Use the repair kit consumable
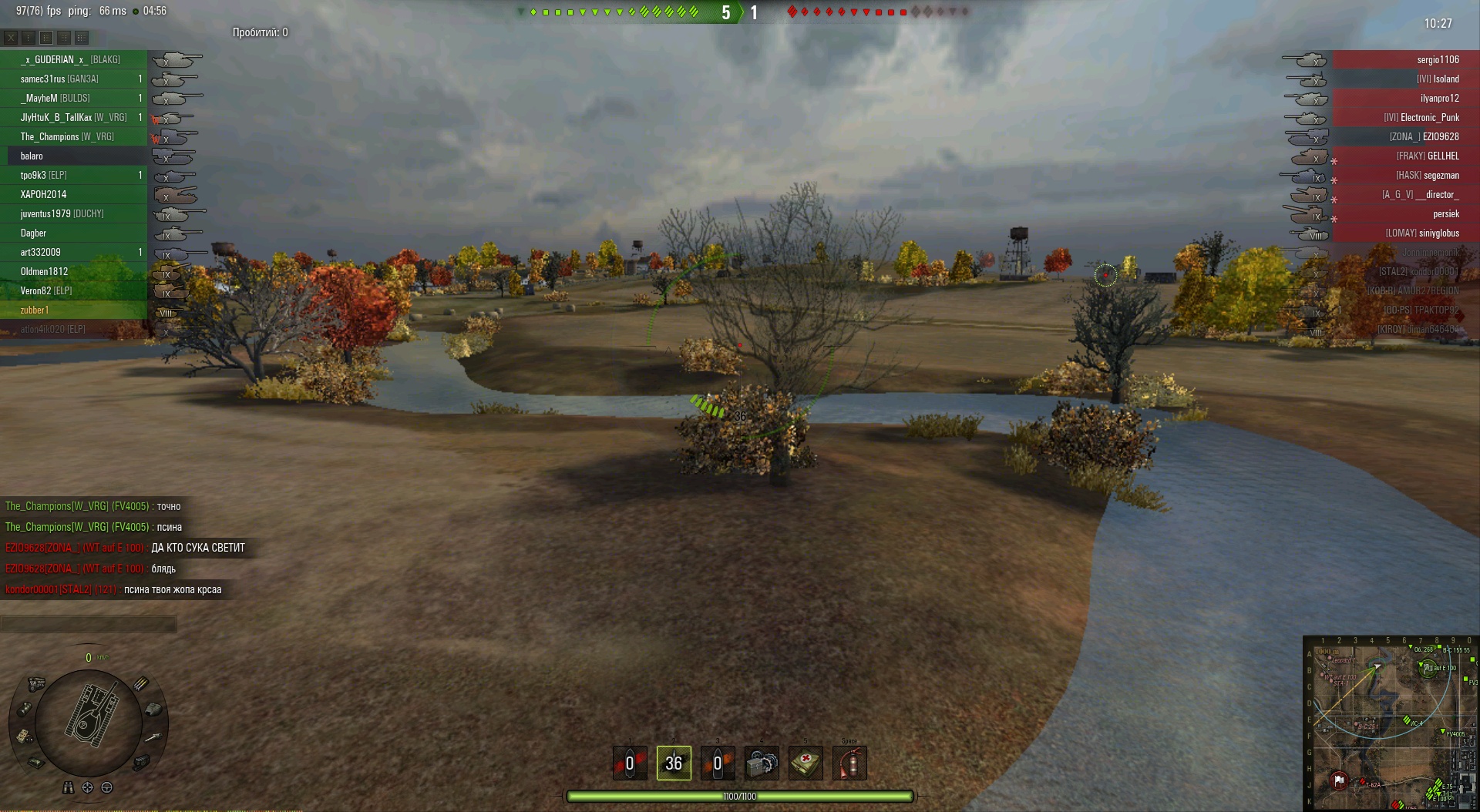 click(x=762, y=763)
